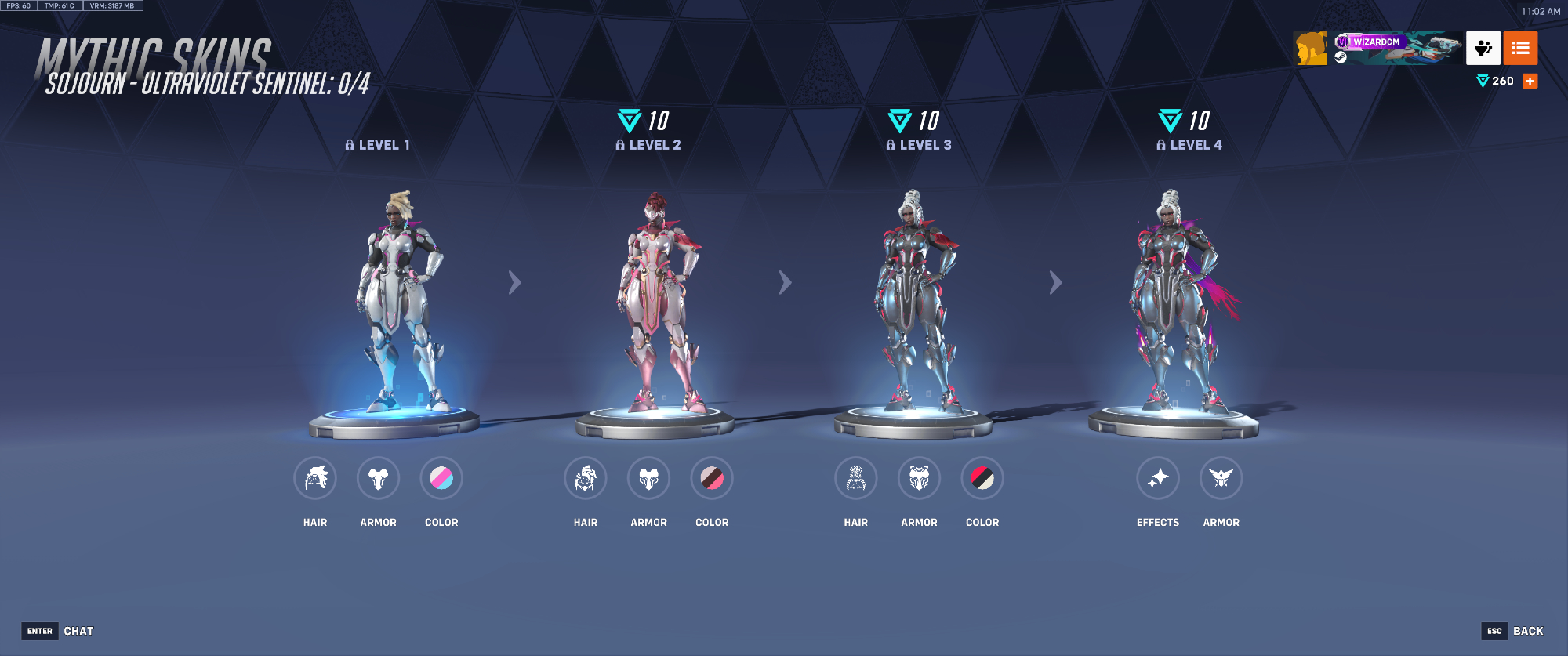The image size is (1568, 656).
Task: Select the Level 3 Hair icon
Action: click(x=856, y=478)
